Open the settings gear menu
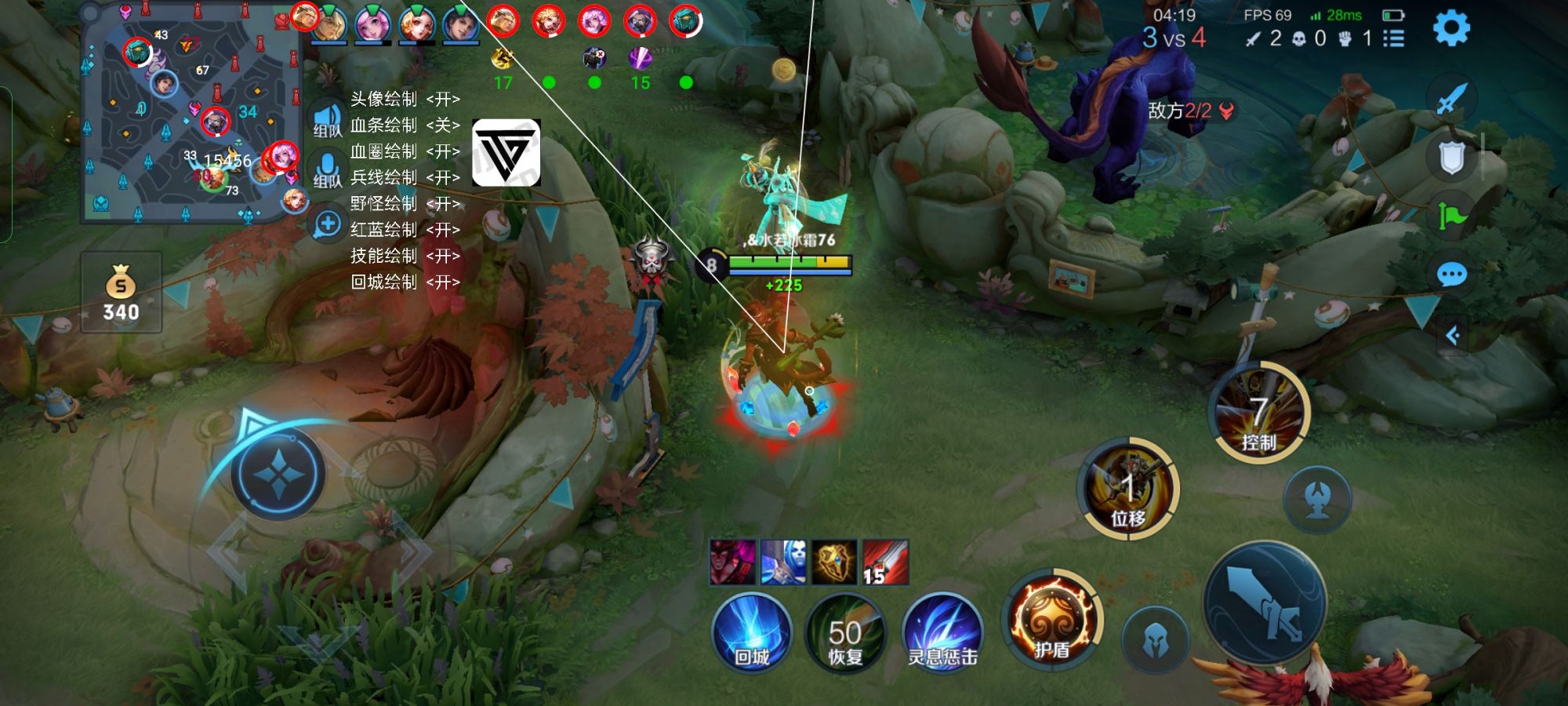Image resolution: width=1568 pixels, height=706 pixels. tap(1450, 29)
